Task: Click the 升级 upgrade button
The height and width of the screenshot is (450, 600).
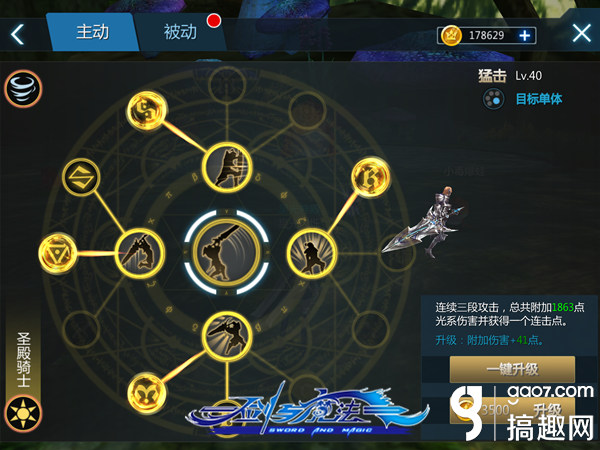Action: point(545,409)
